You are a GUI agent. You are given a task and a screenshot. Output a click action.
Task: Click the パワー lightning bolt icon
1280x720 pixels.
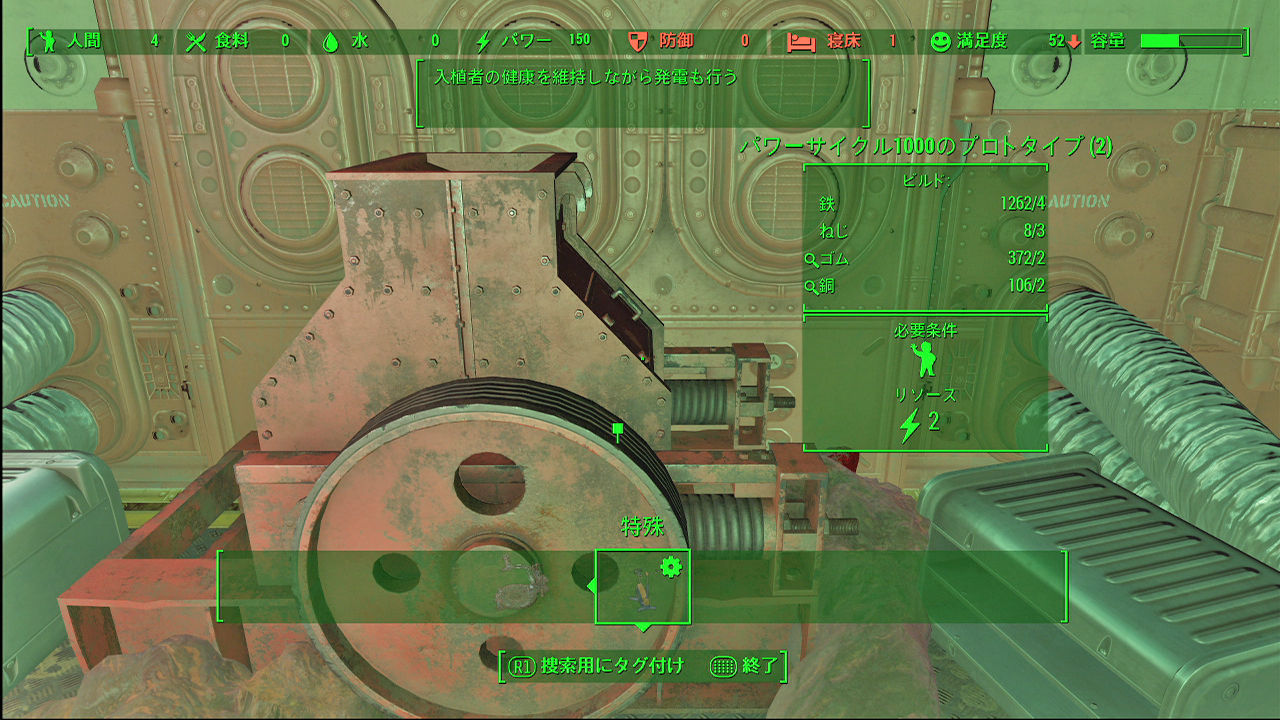coord(485,43)
